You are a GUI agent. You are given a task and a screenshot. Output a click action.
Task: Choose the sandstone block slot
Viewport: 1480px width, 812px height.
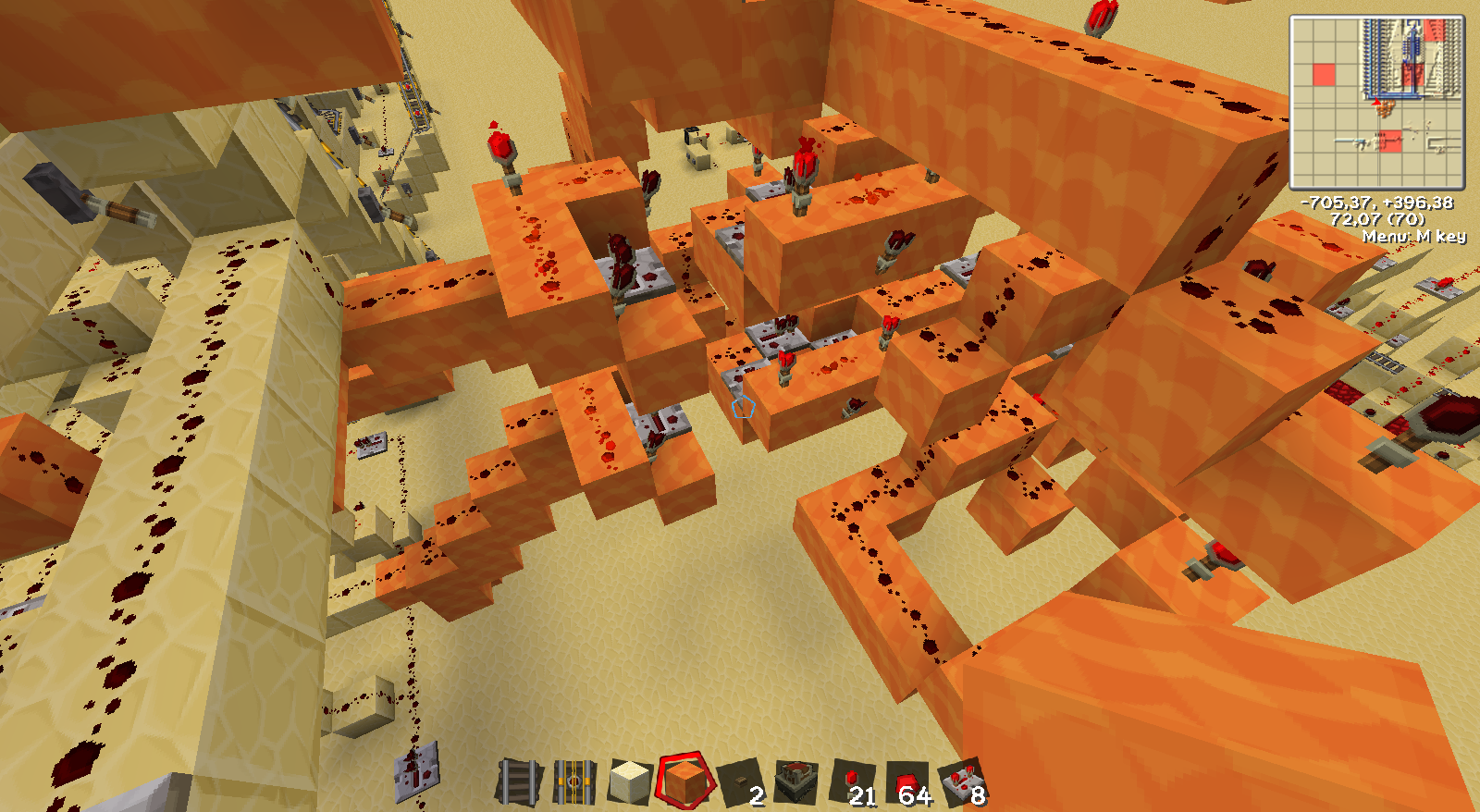[630, 782]
